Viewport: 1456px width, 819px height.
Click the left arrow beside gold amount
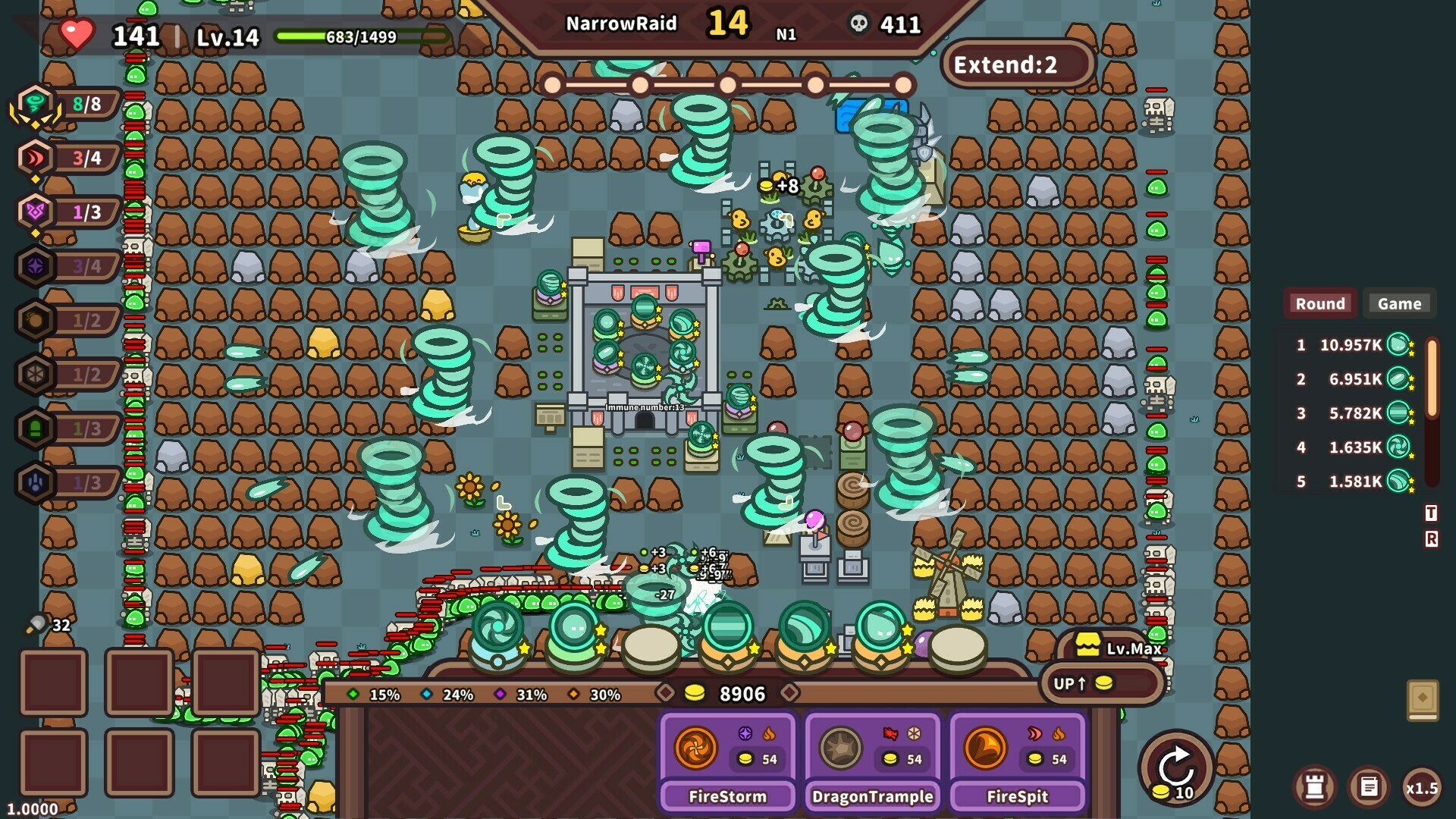665,692
